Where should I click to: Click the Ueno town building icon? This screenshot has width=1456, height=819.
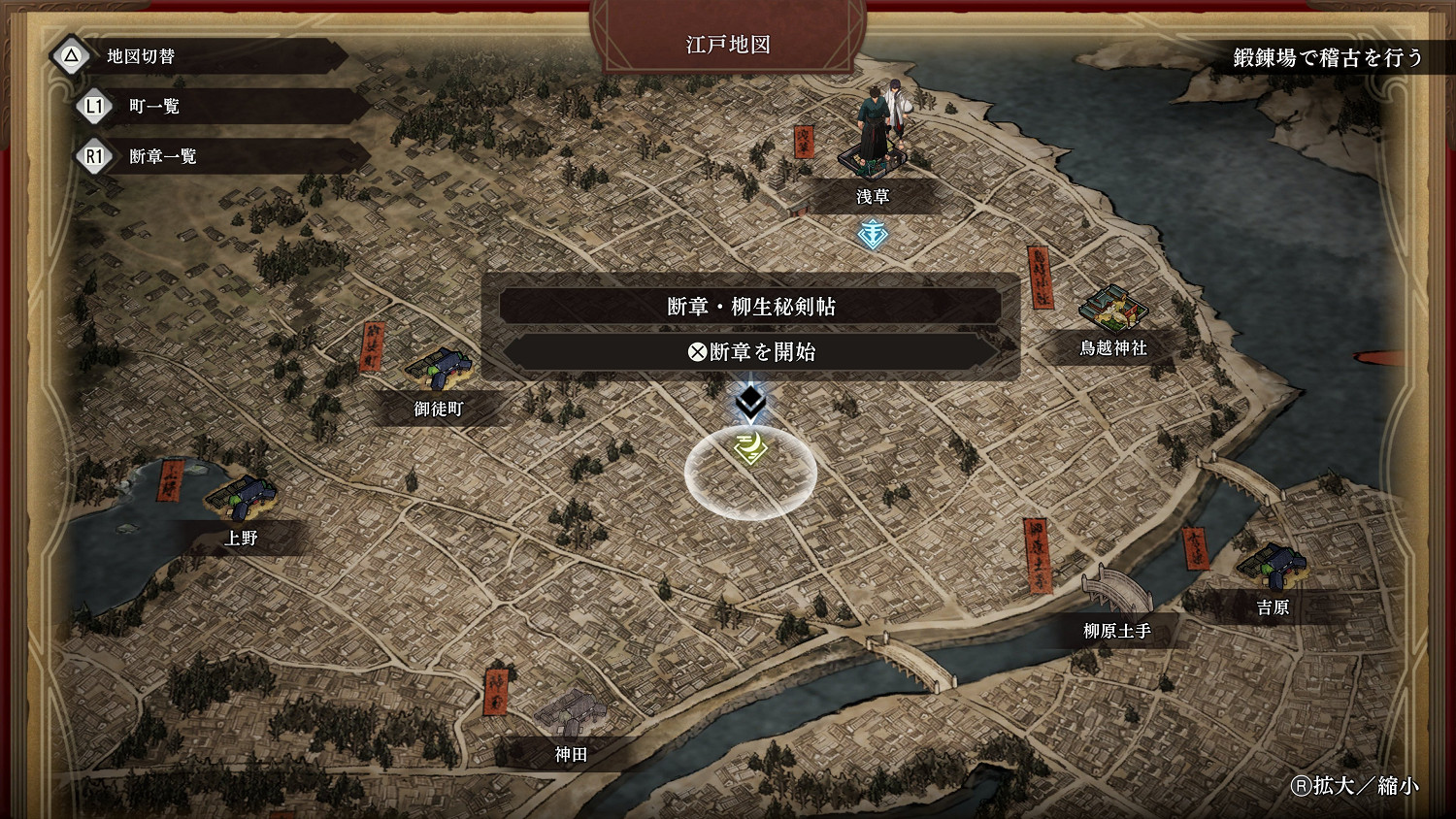[x=245, y=493]
